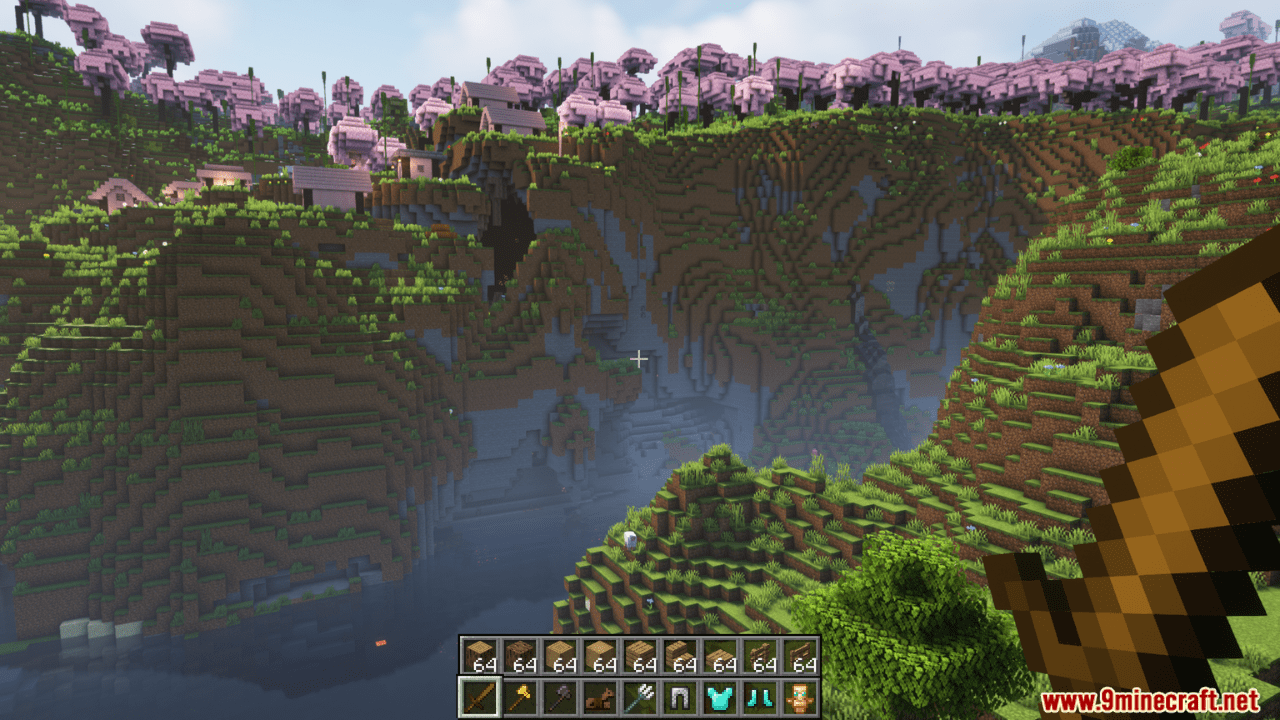Select the trident in the hotbar
Viewport: 1280px width, 720px height.
[639, 696]
